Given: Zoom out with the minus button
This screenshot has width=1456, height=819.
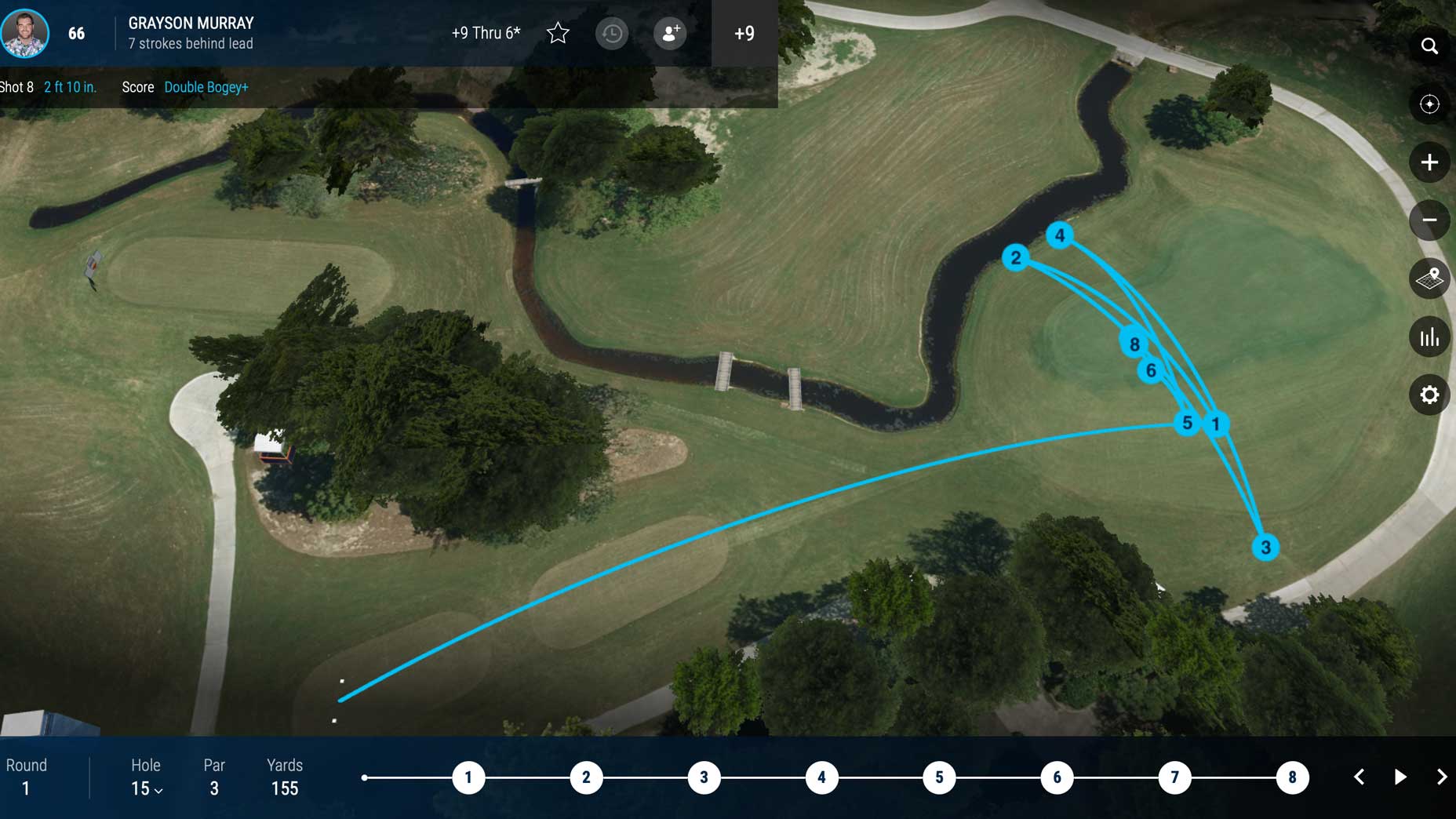Looking at the screenshot, I should point(1429,220).
